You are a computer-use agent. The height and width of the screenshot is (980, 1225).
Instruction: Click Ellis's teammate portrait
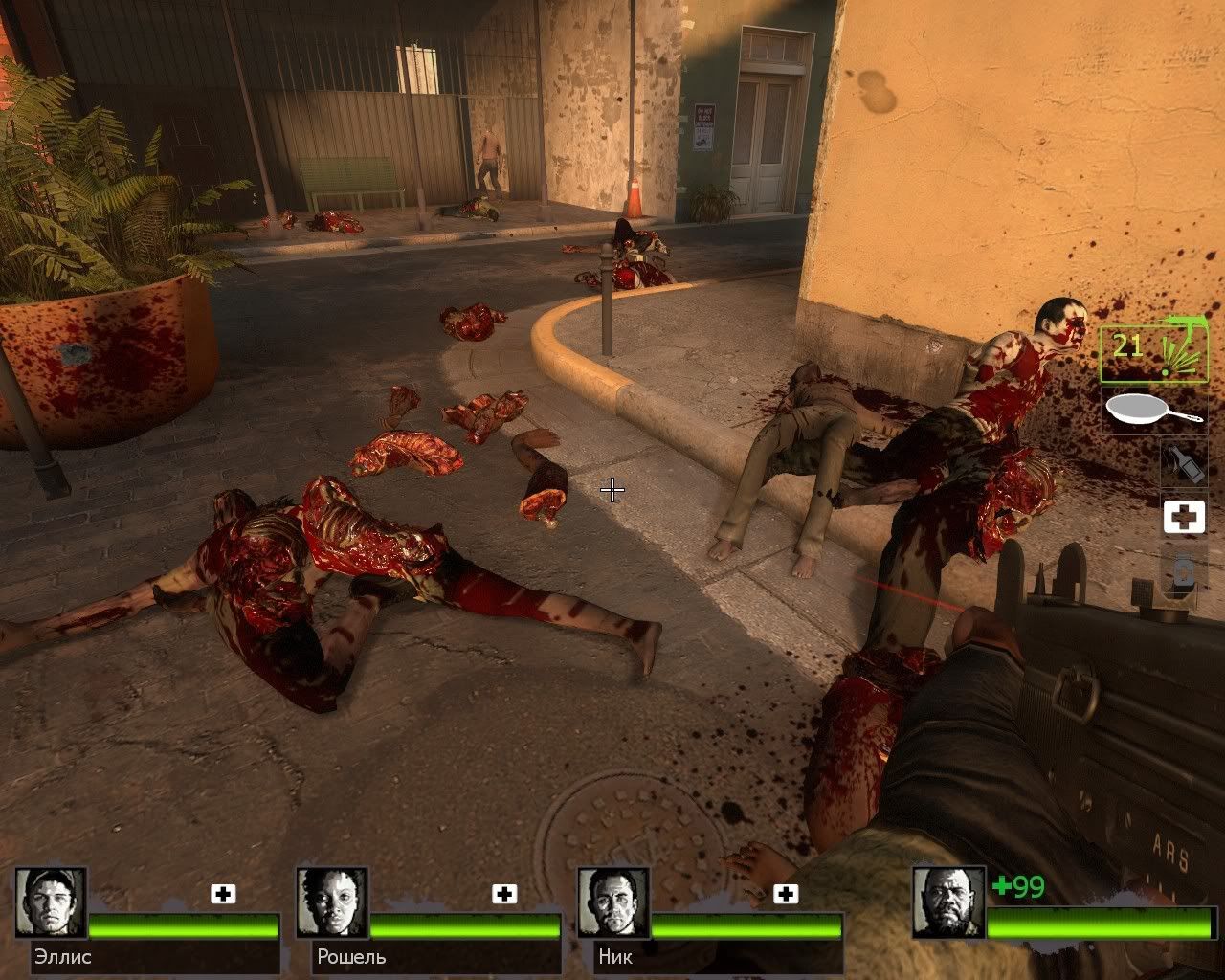[x=51, y=903]
